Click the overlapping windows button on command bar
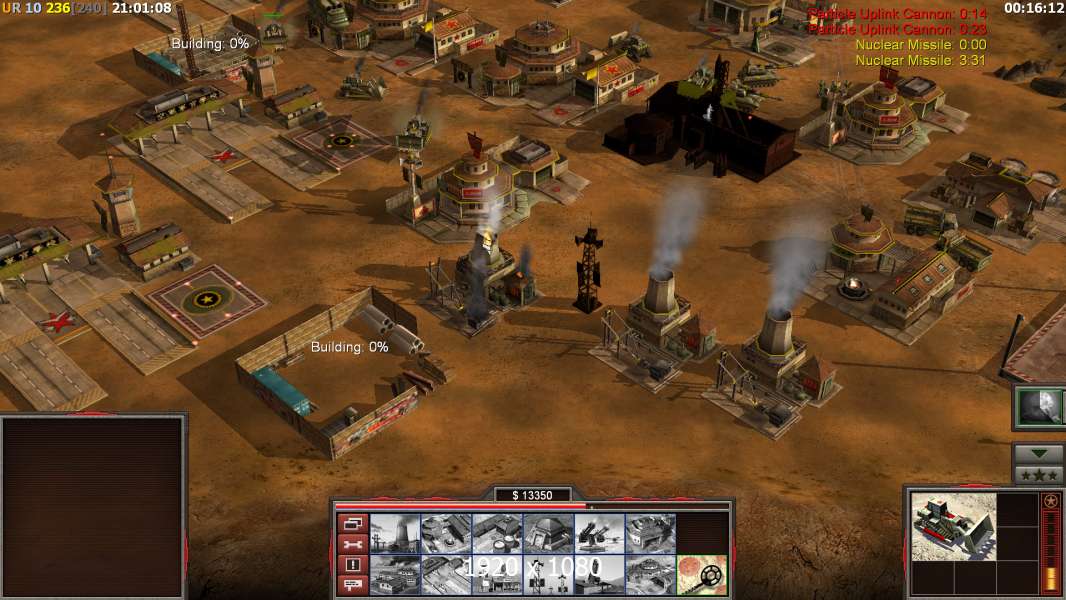Screen dimensions: 1066x600 point(351,523)
